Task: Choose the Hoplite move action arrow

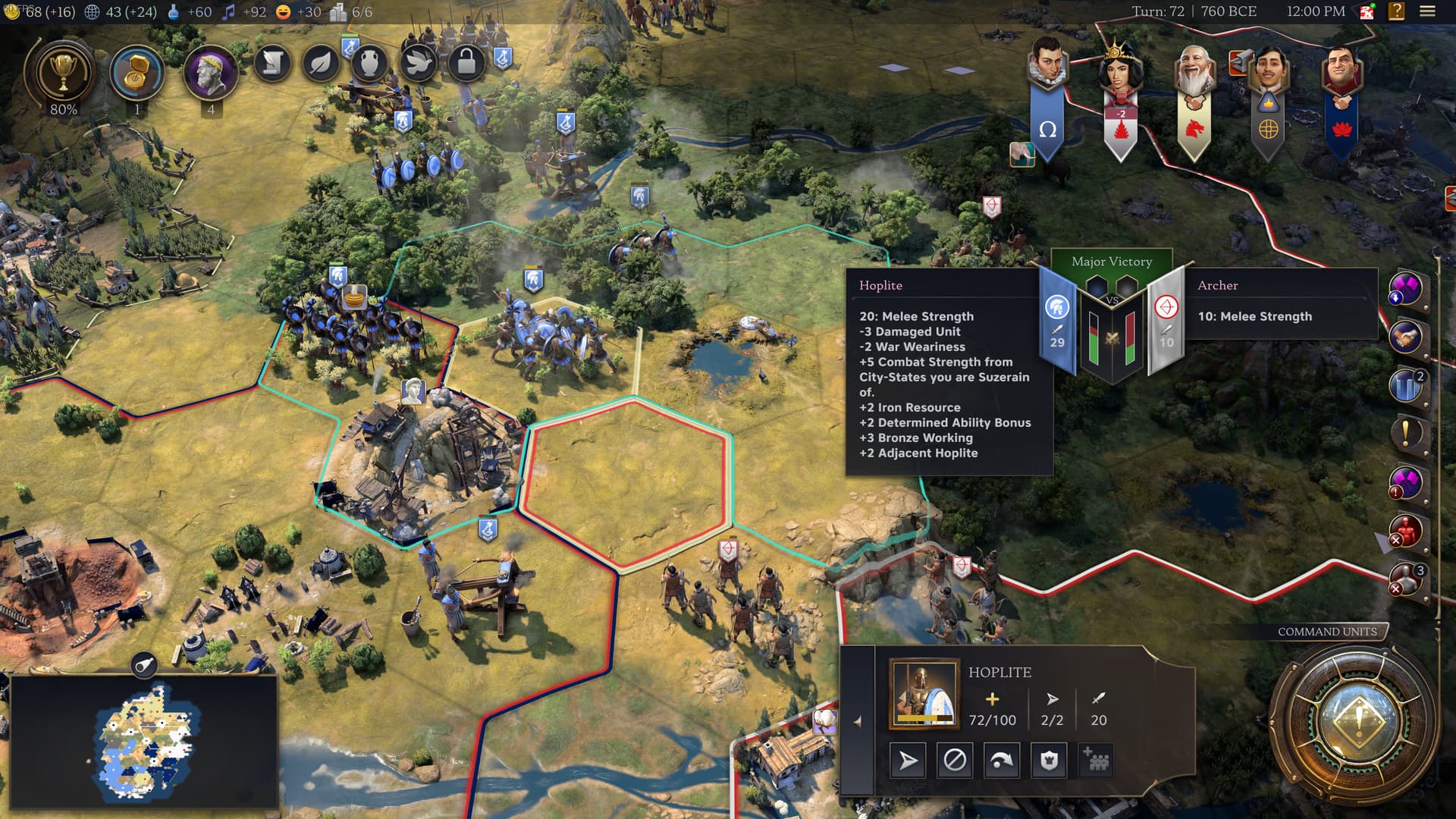Action: point(908,760)
